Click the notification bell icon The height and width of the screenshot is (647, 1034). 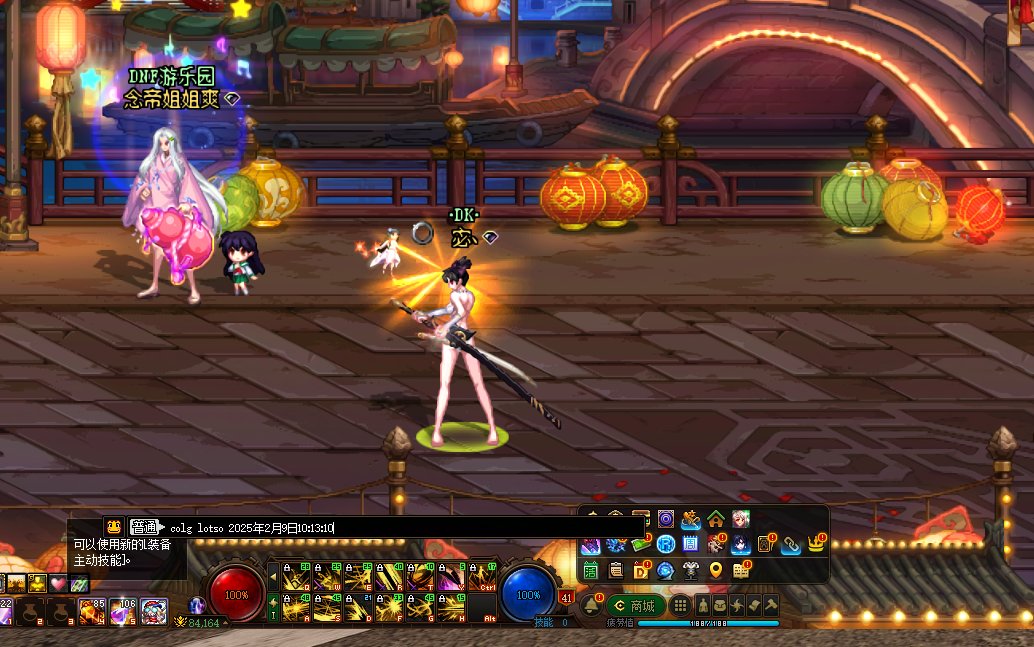590,606
